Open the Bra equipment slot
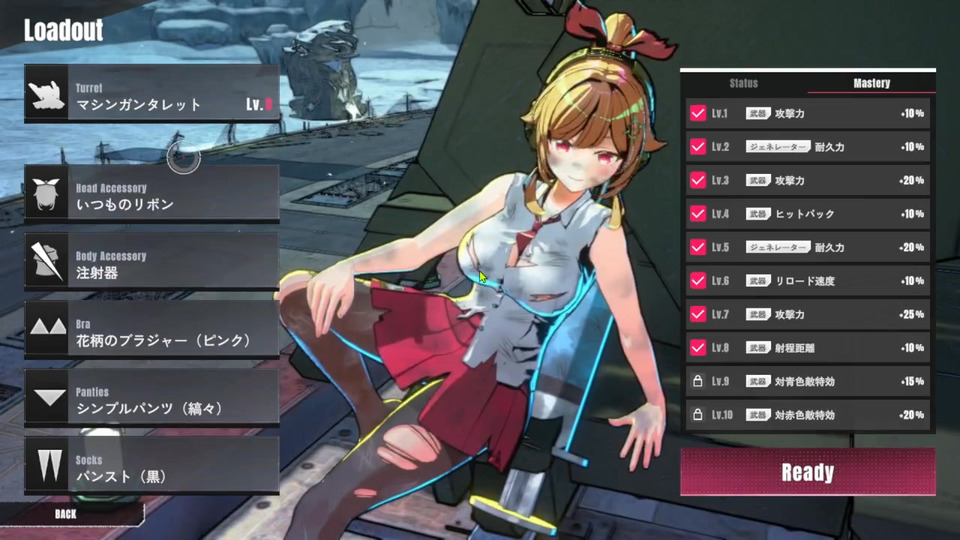This screenshot has width=960, height=540. [152, 332]
